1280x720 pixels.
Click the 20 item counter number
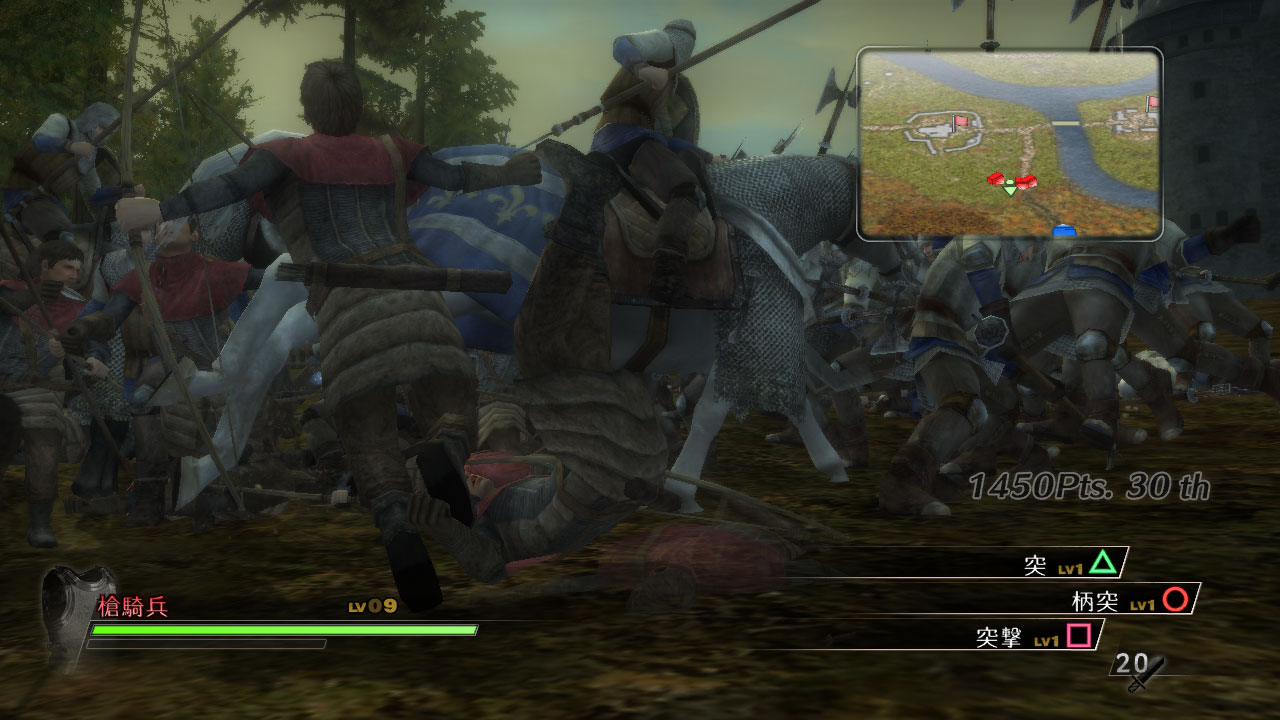coord(1126,662)
